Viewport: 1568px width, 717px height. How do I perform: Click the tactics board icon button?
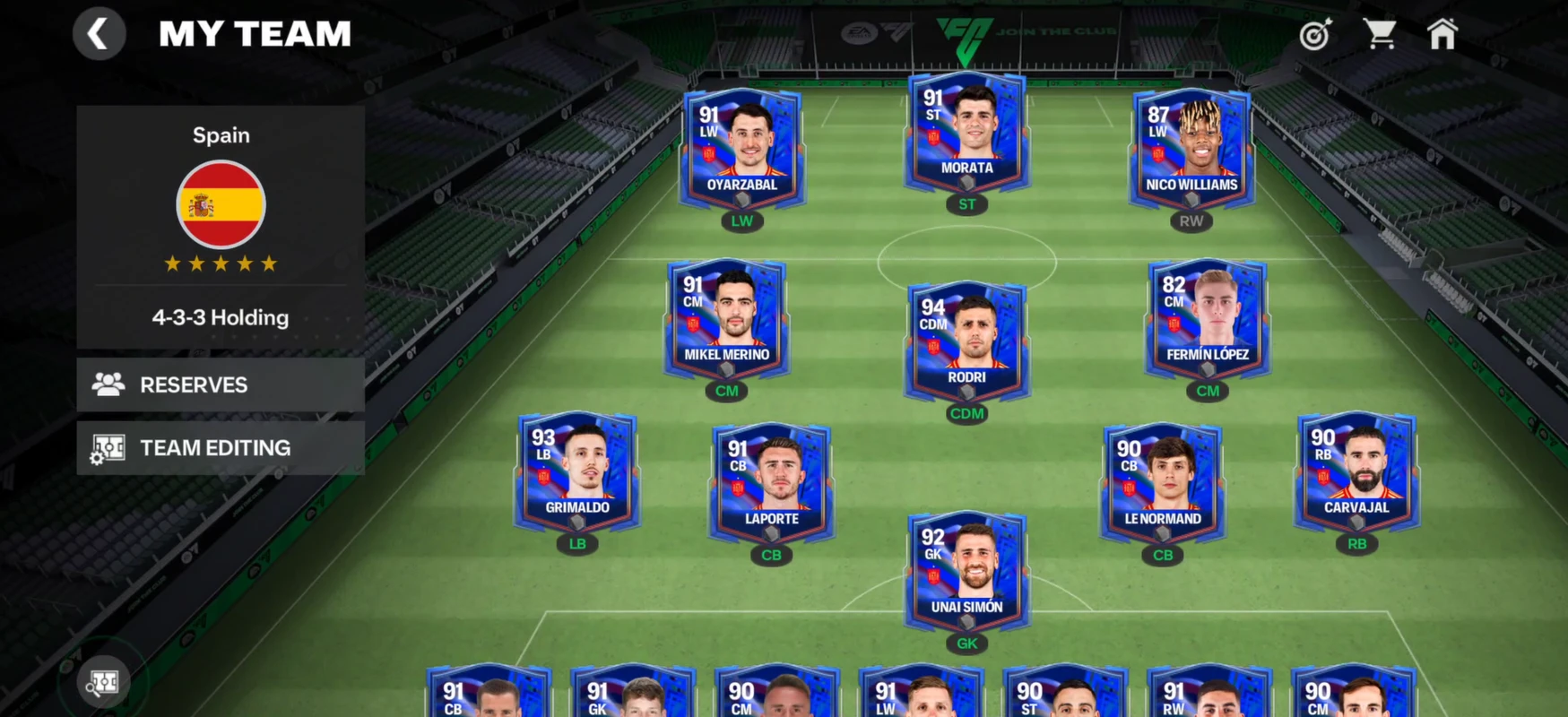tap(104, 683)
